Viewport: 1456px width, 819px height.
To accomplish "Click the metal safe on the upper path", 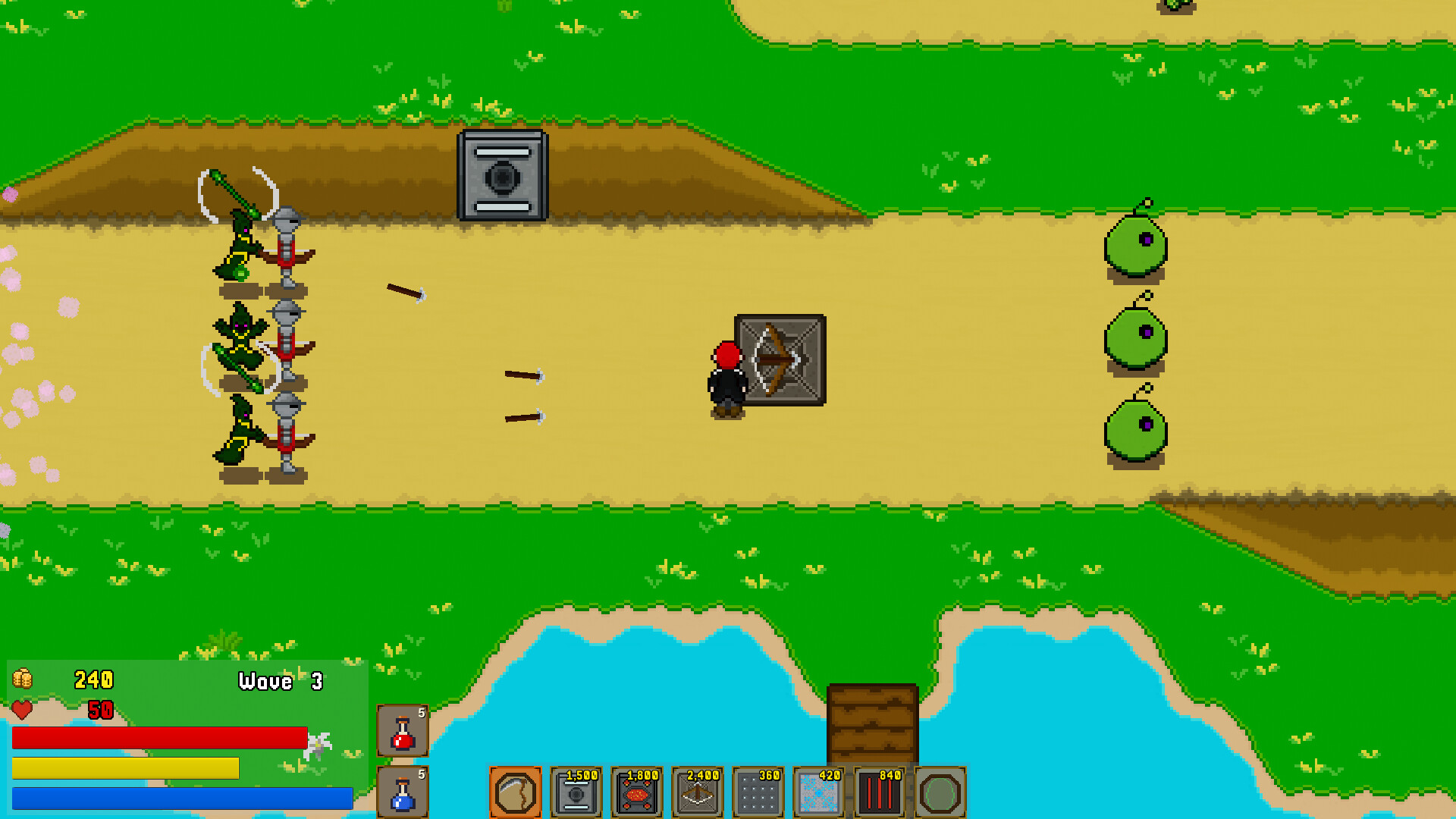I will (502, 175).
